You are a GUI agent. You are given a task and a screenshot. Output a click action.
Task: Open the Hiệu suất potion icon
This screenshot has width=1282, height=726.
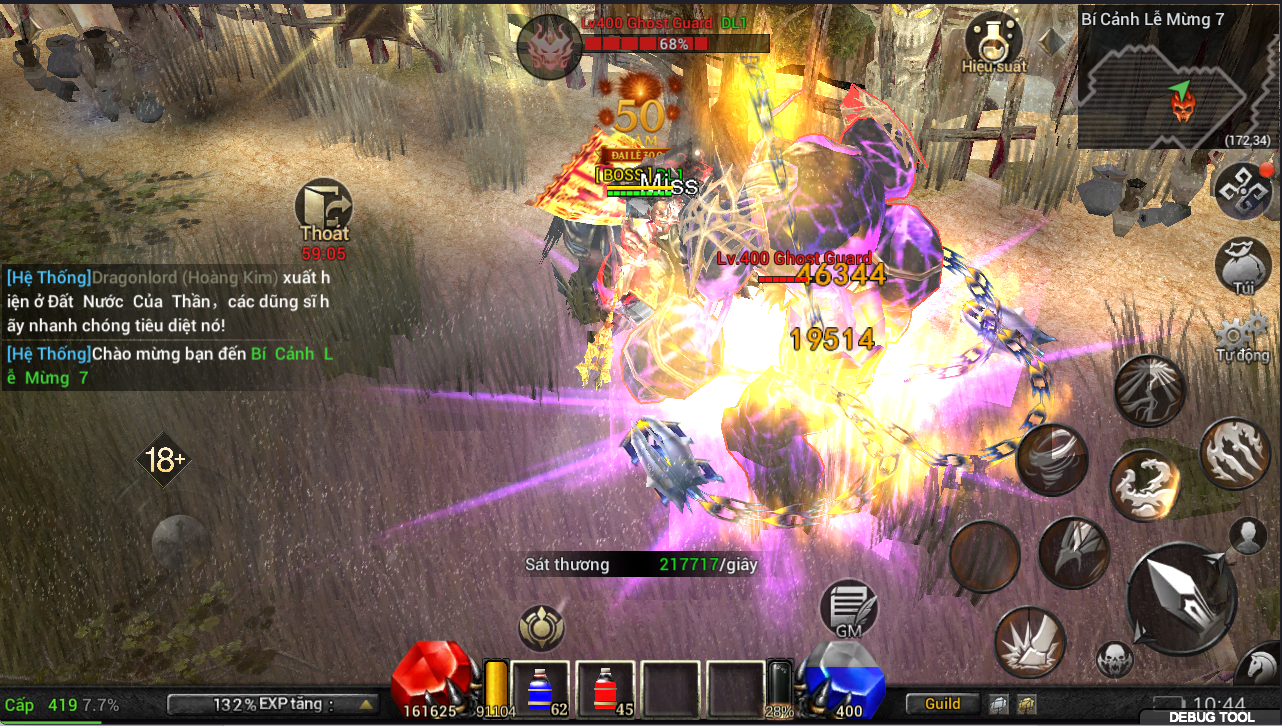point(994,42)
